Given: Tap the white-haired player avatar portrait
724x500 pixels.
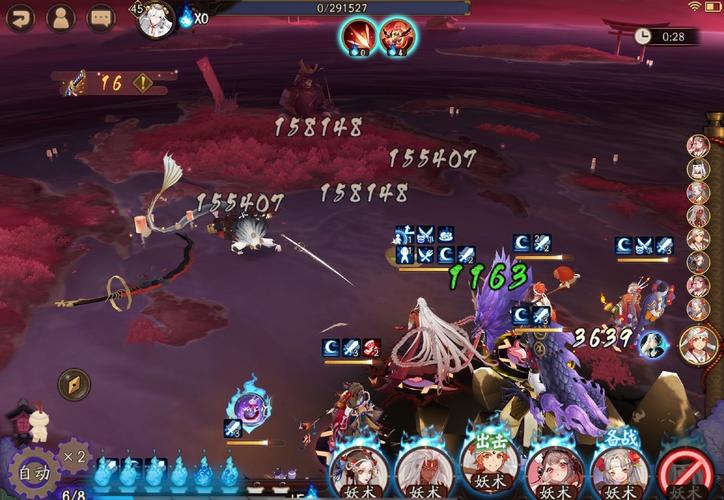Looking at the screenshot, I should pyautogui.click(x=155, y=19).
